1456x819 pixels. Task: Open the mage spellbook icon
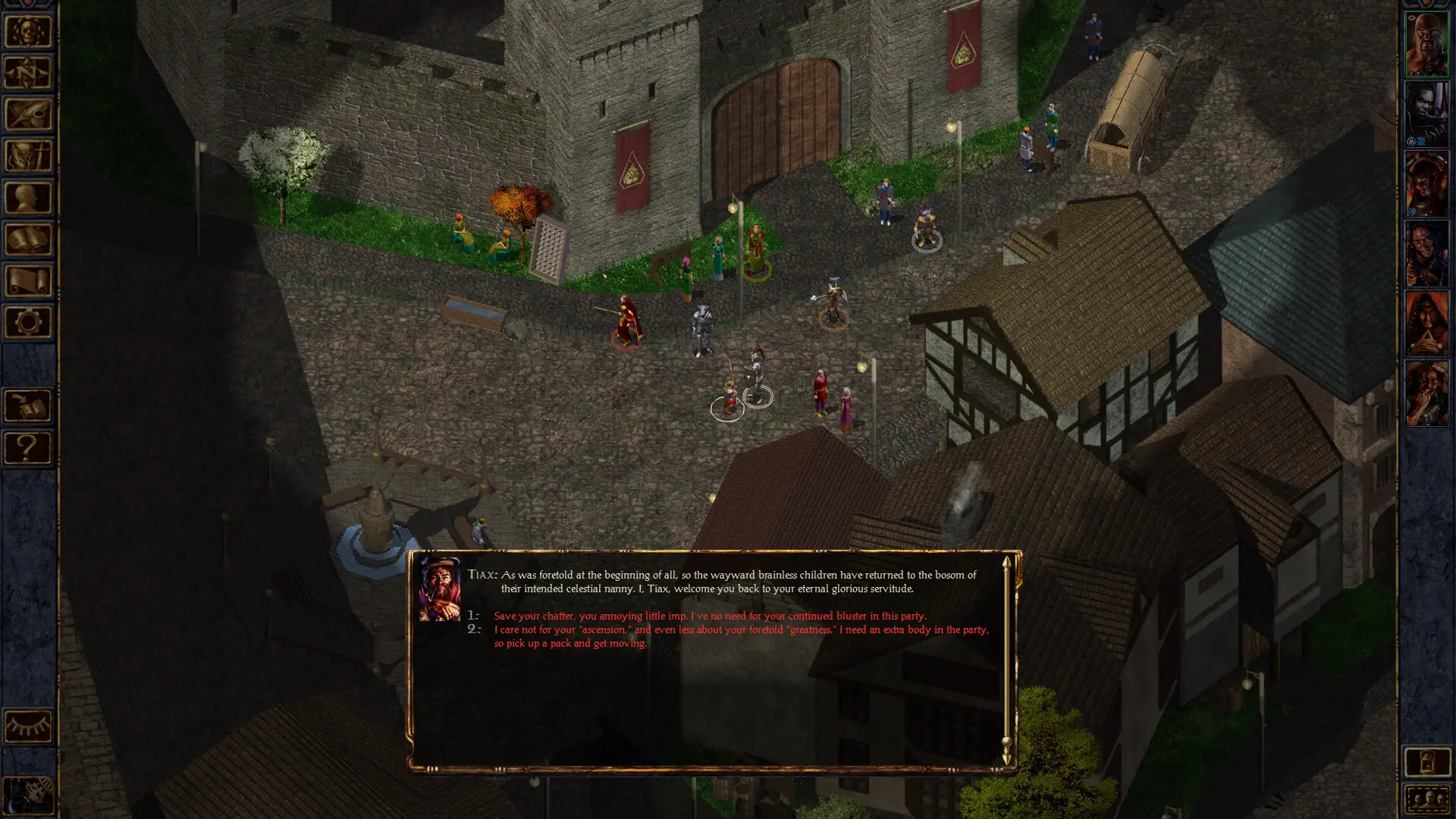(x=28, y=240)
